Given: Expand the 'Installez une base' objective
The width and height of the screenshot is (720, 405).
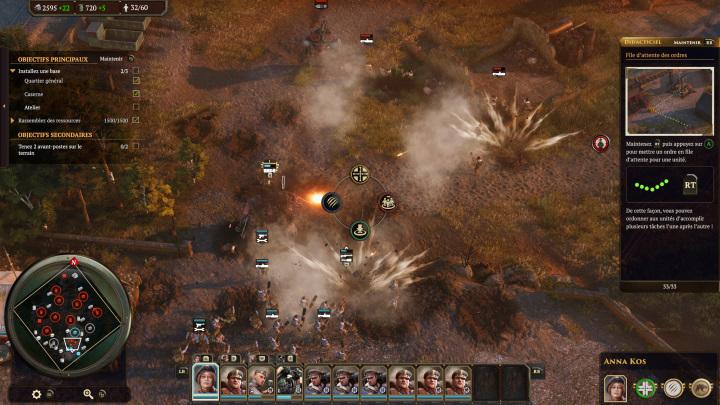Looking at the screenshot, I should [x=14, y=71].
